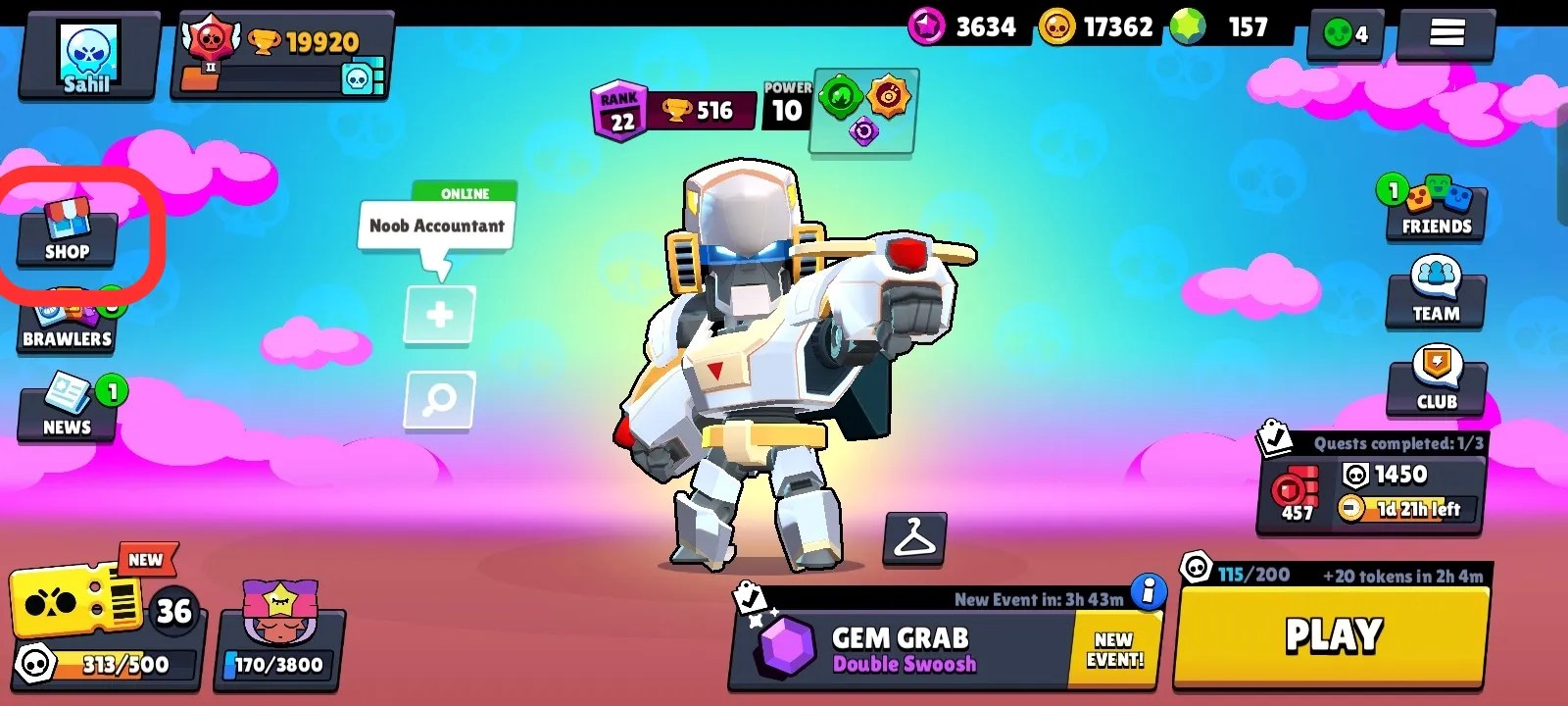
Task: Open player search magnifier
Action: pyautogui.click(x=437, y=400)
